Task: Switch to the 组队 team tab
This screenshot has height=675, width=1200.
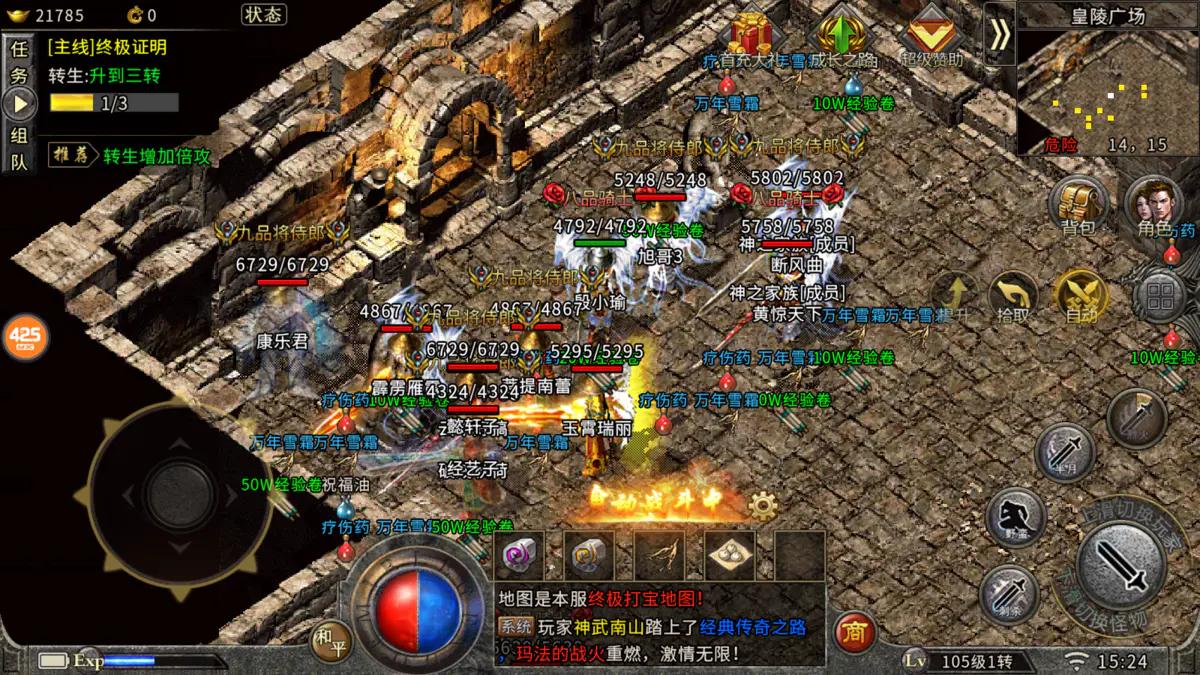Action: pyautogui.click(x=19, y=149)
